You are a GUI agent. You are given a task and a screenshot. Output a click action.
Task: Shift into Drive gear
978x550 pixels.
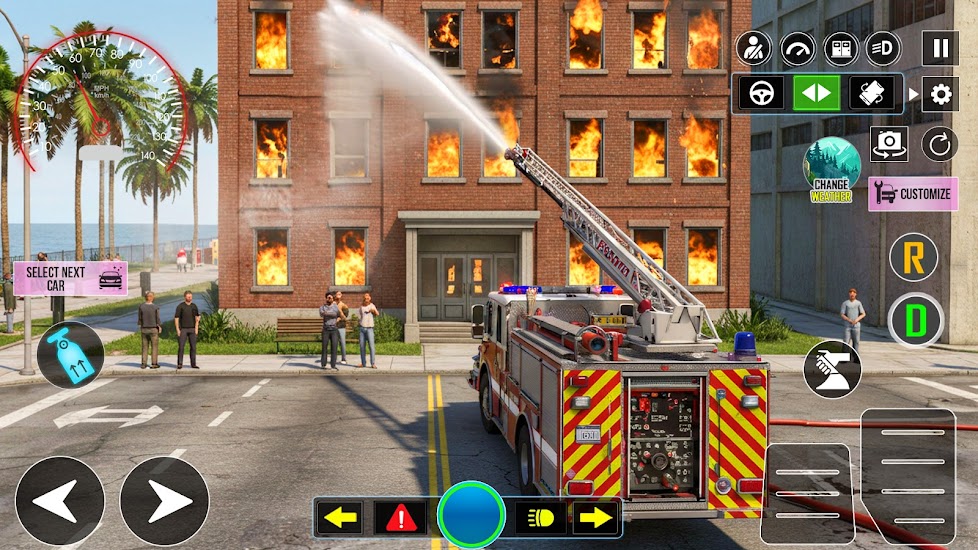coord(915,320)
